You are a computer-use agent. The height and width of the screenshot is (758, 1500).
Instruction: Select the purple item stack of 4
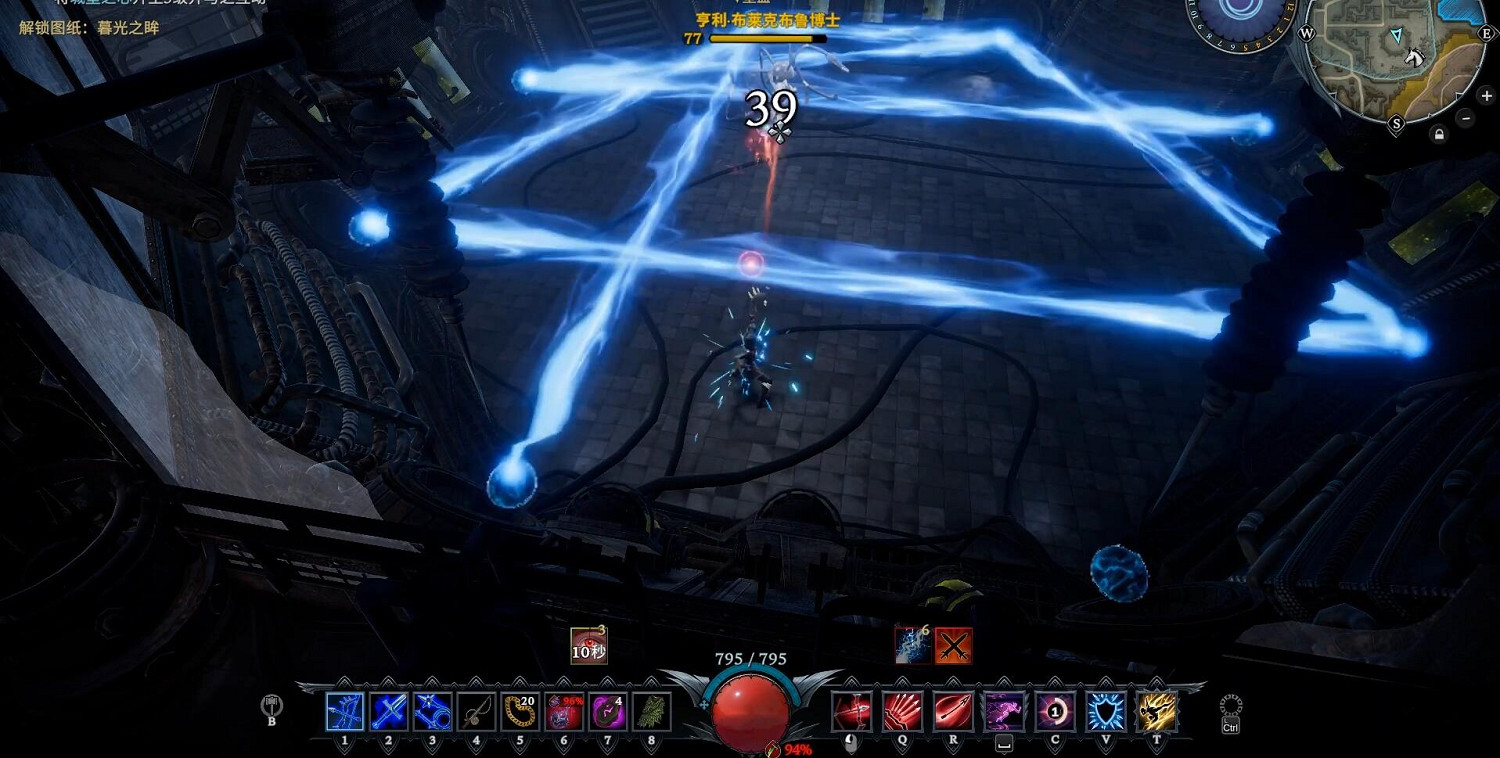click(608, 712)
